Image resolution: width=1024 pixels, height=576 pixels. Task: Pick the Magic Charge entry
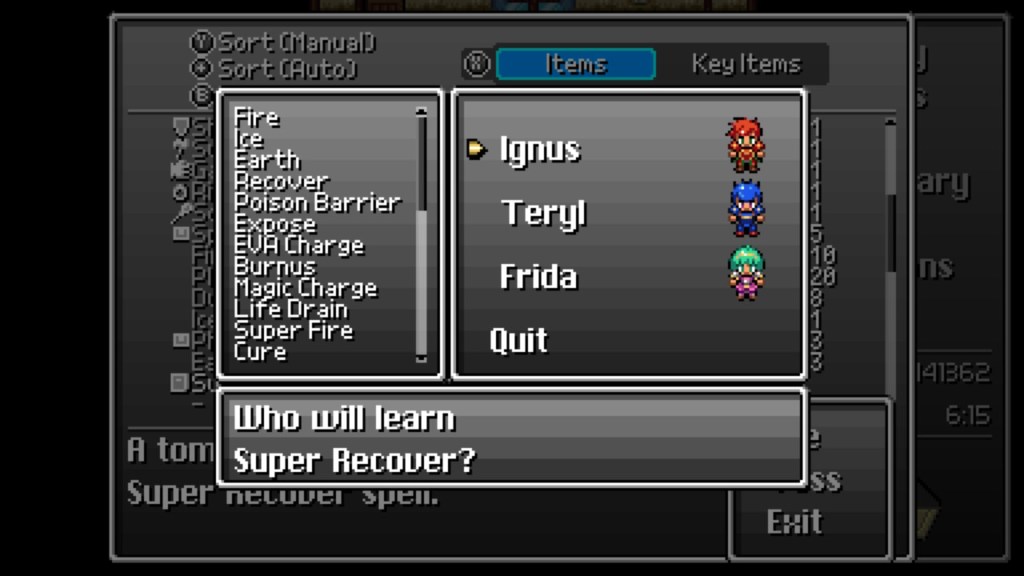(305, 288)
